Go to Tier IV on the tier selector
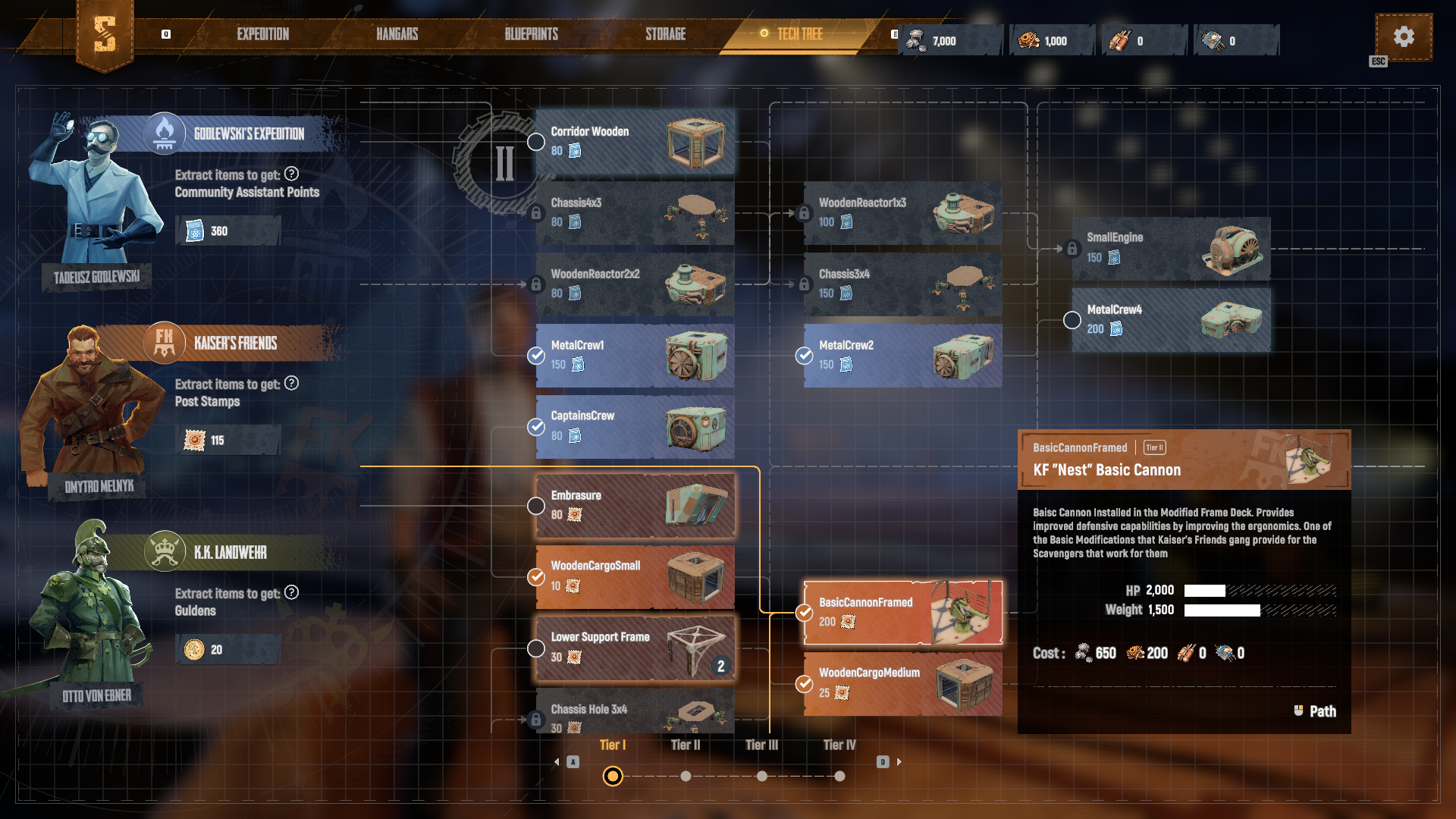Viewport: 1456px width, 819px height. 839,776
